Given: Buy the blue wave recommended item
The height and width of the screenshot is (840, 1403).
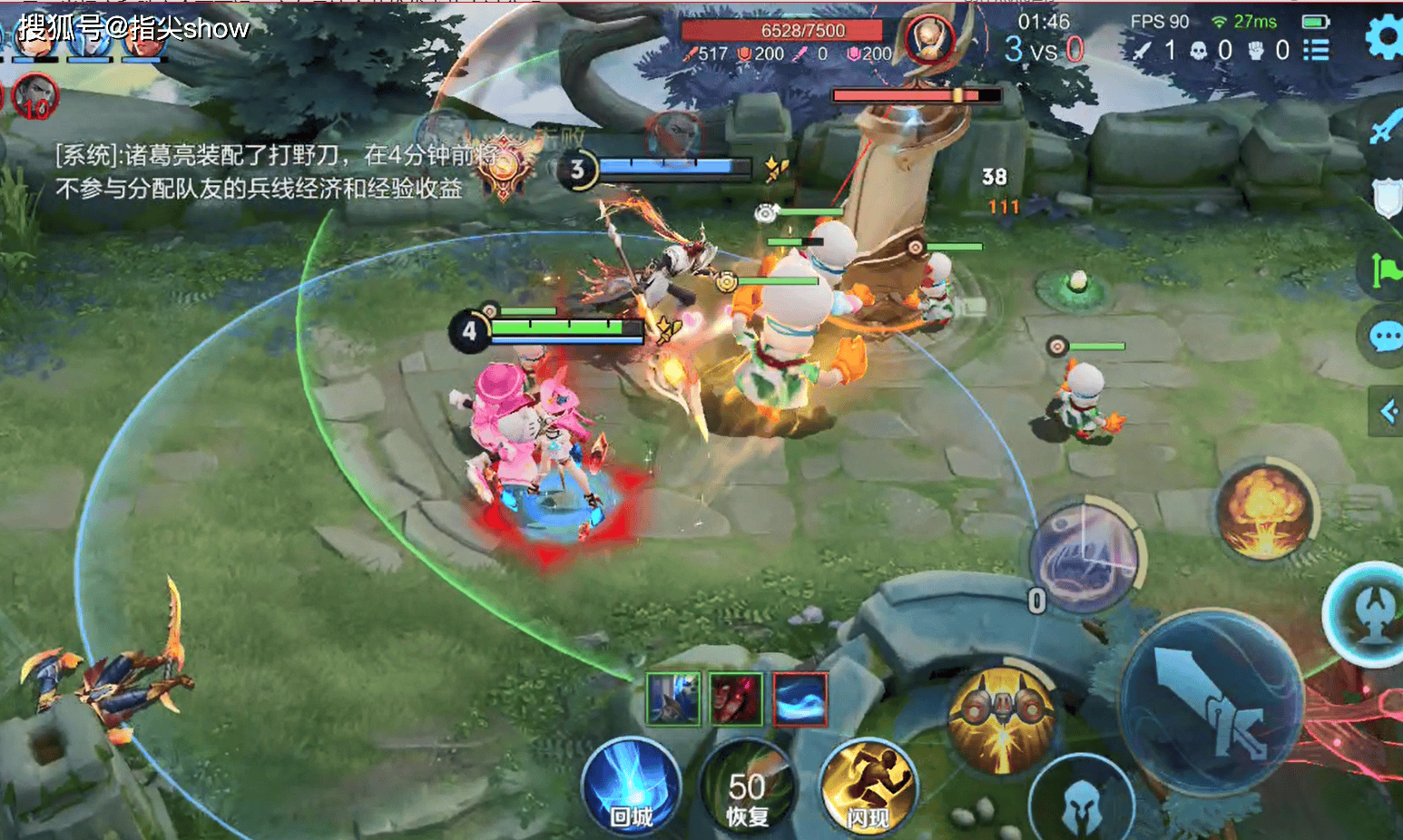Looking at the screenshot, I should 800,699.
